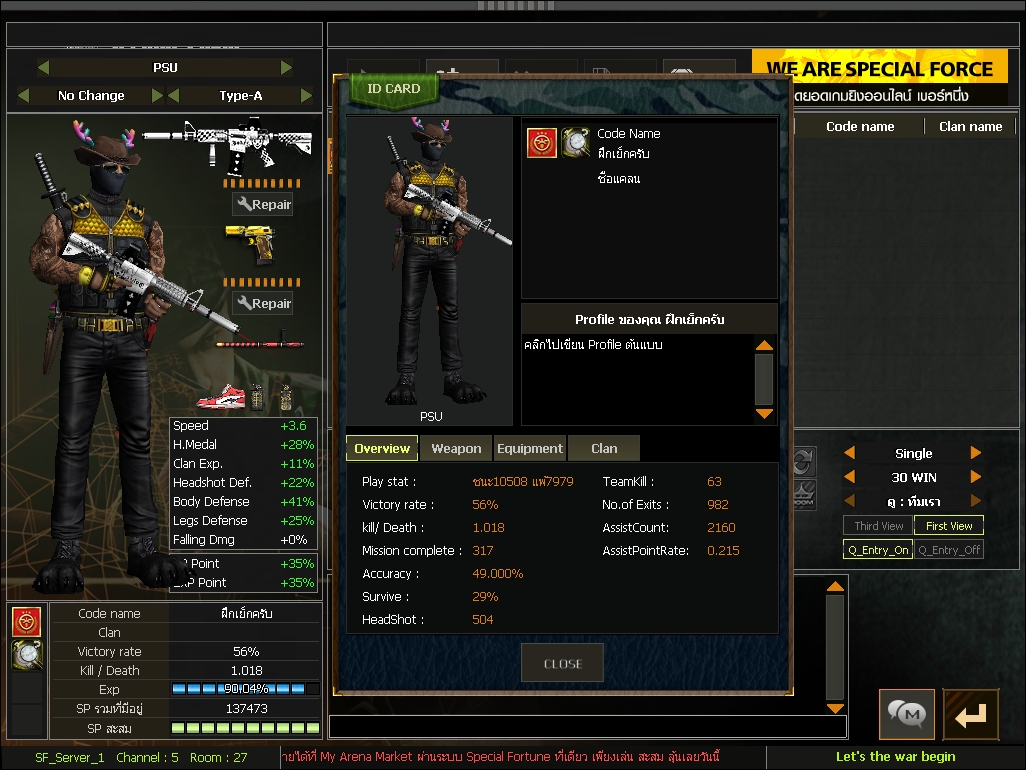Turn on Q_Entry_On option

878,550
